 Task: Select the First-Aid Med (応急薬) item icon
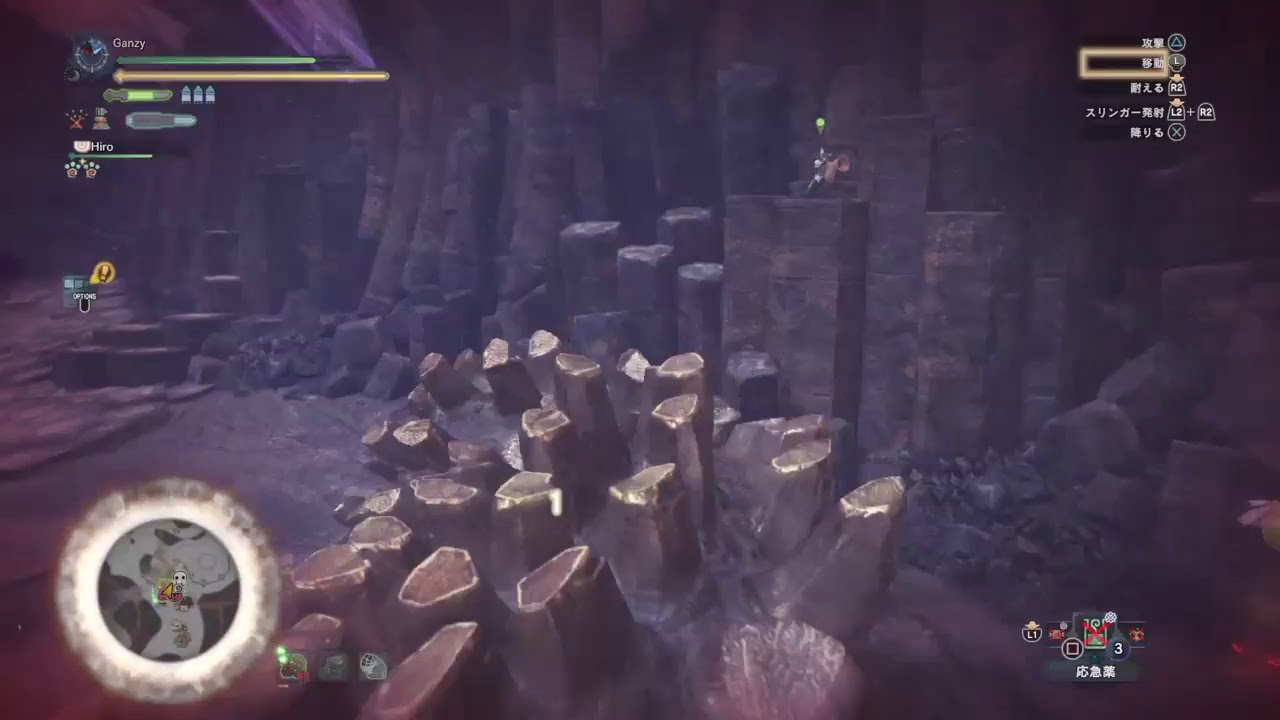tap(1094, 631)
